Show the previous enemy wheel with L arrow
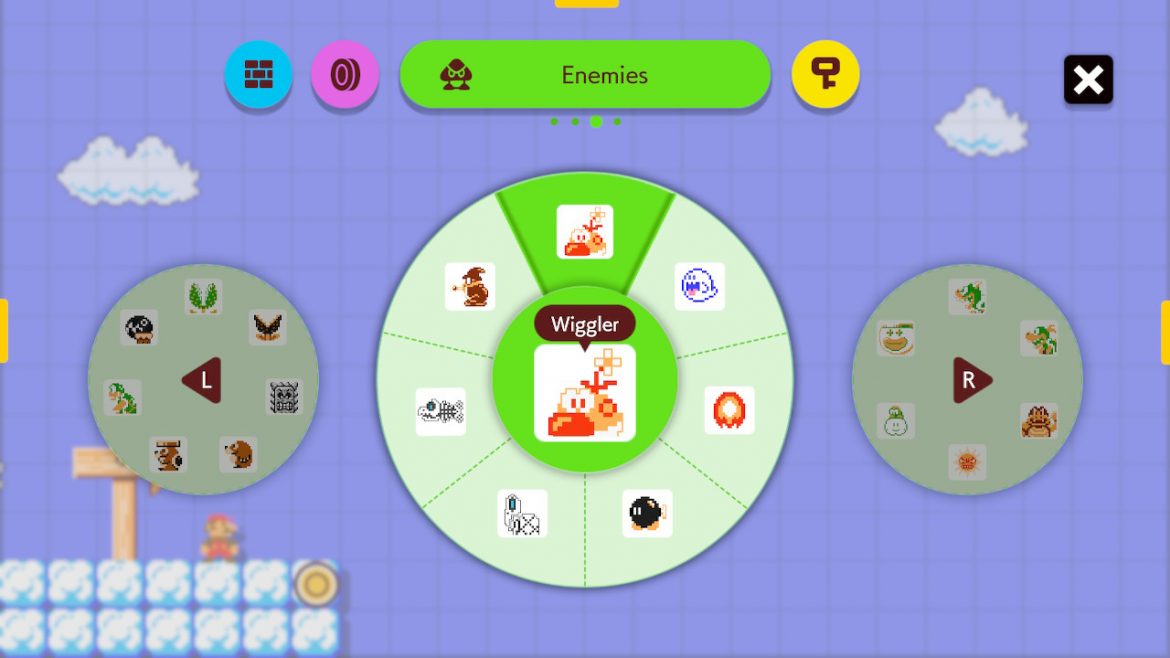1170x658 pixels. pos(202,380)
